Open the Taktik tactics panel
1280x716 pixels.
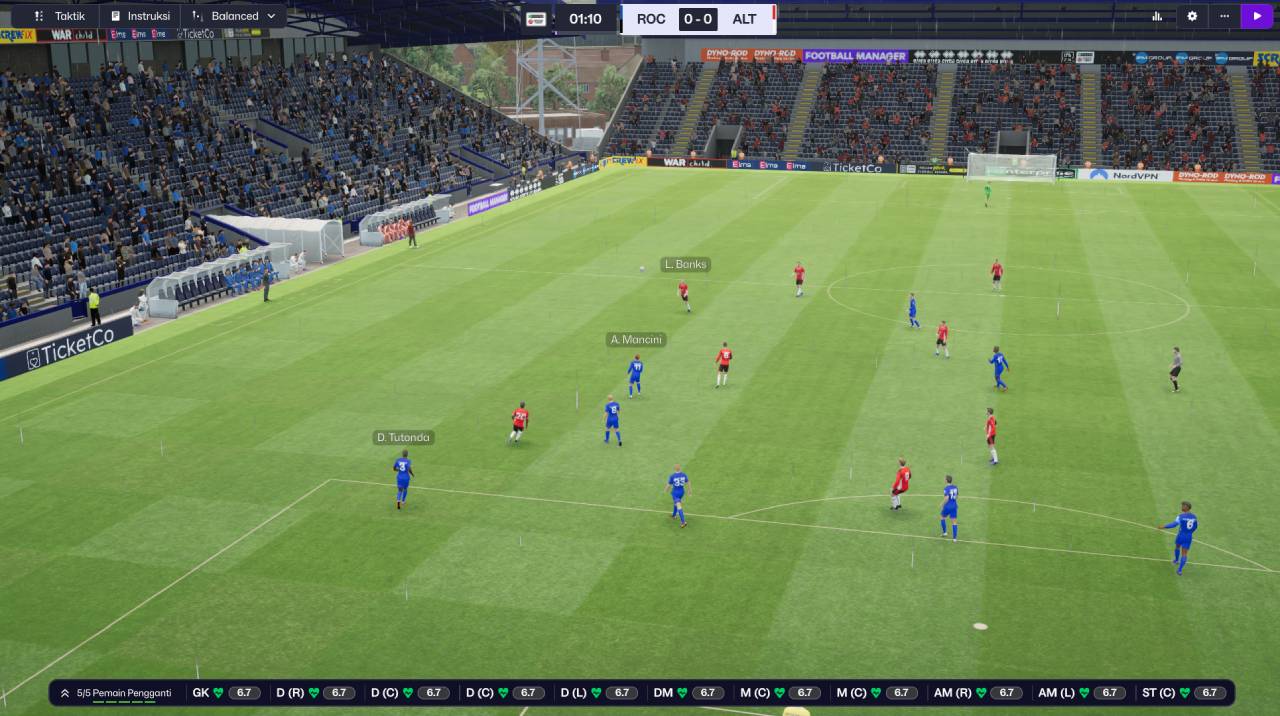click(x=60, y=16)
